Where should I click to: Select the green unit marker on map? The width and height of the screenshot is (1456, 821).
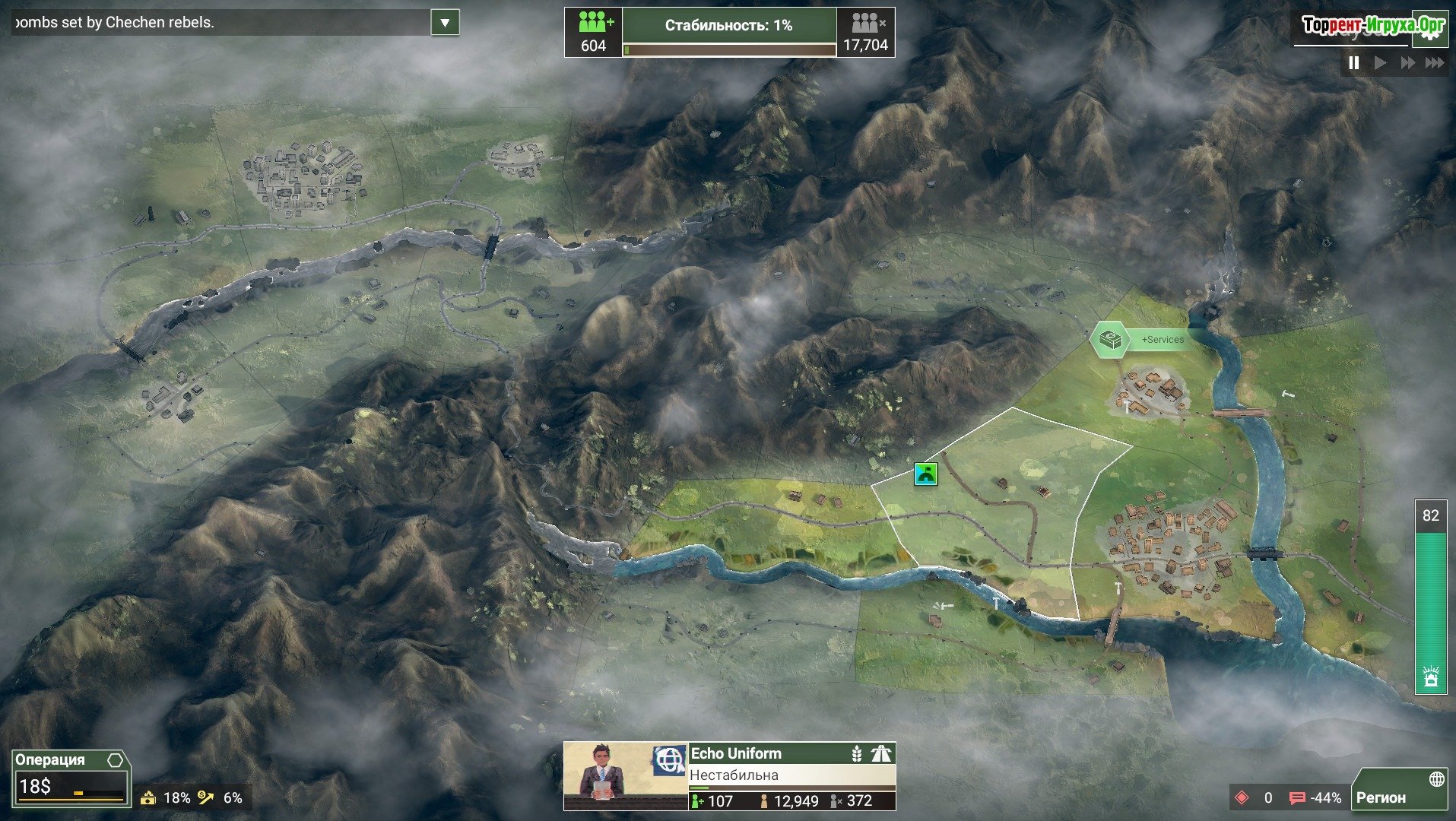click(925, 474)
